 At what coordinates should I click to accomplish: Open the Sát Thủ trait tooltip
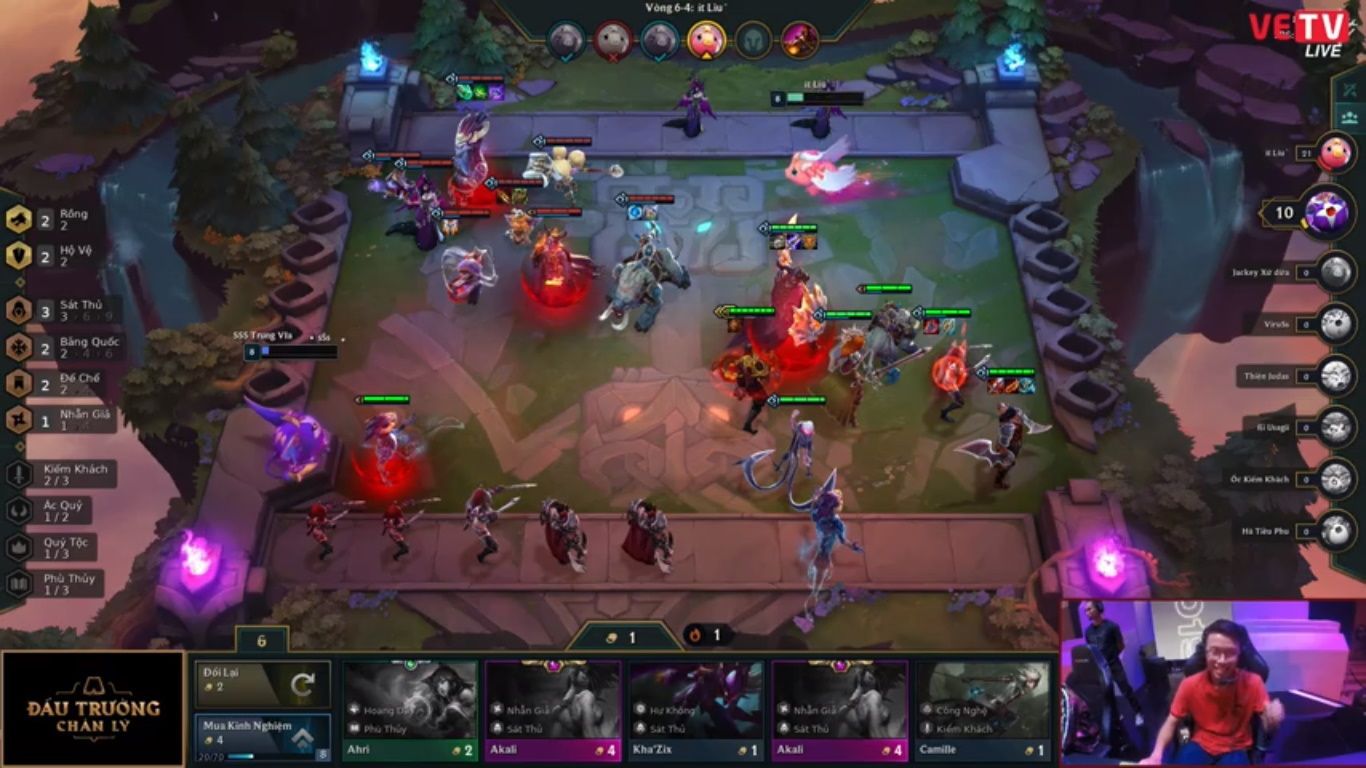point(62,310)
